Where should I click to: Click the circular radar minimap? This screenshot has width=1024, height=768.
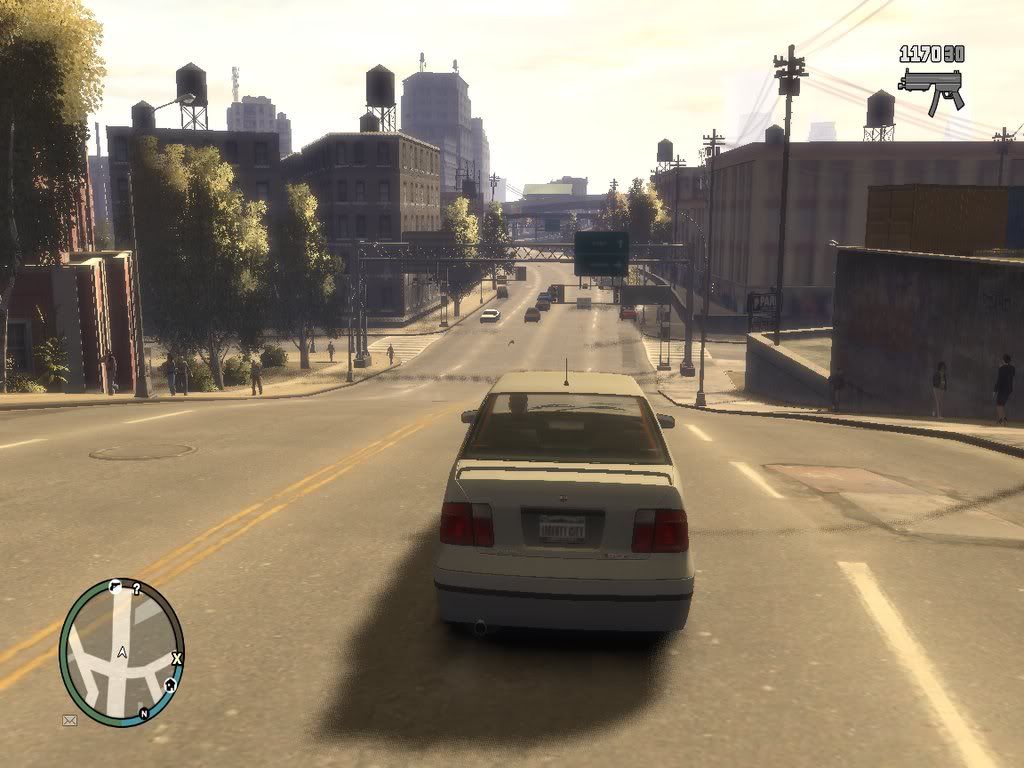122,652
